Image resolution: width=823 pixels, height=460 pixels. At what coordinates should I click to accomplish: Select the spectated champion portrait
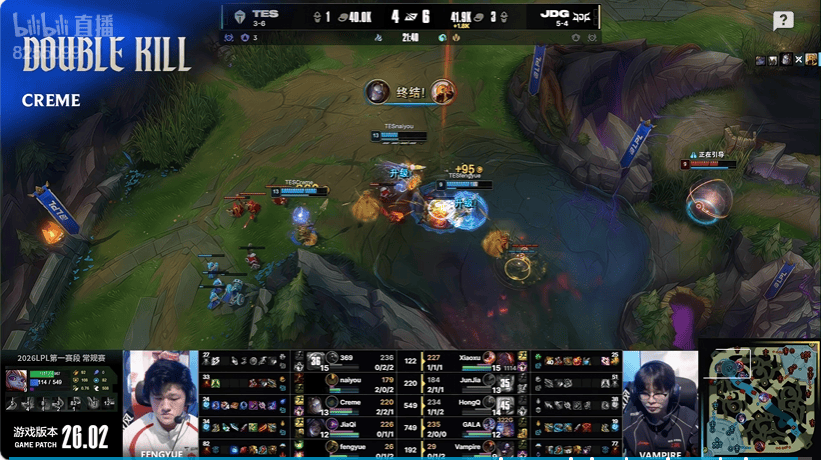pos(17,380)
